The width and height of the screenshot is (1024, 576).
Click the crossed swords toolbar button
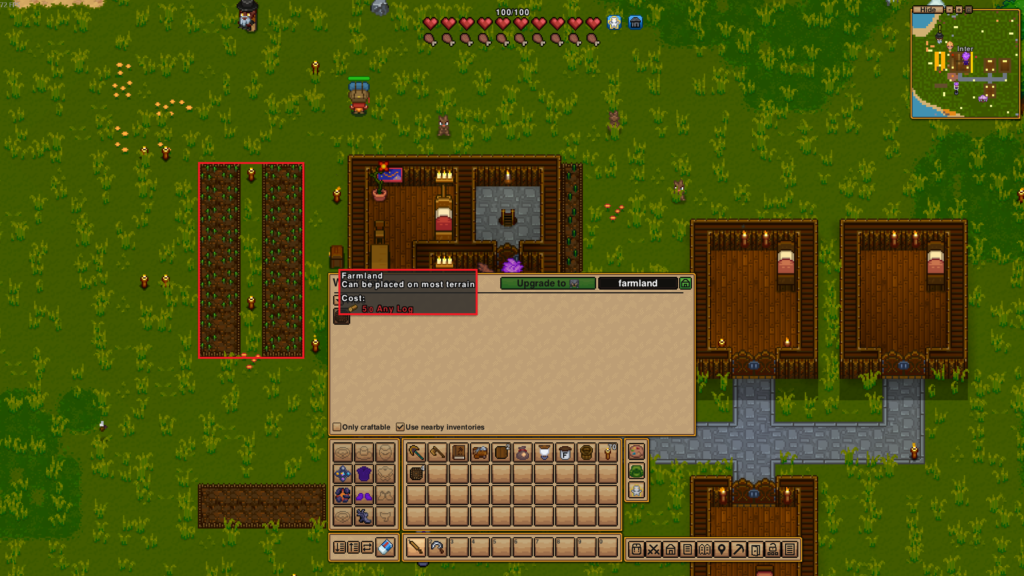click(x=653, y=549)
